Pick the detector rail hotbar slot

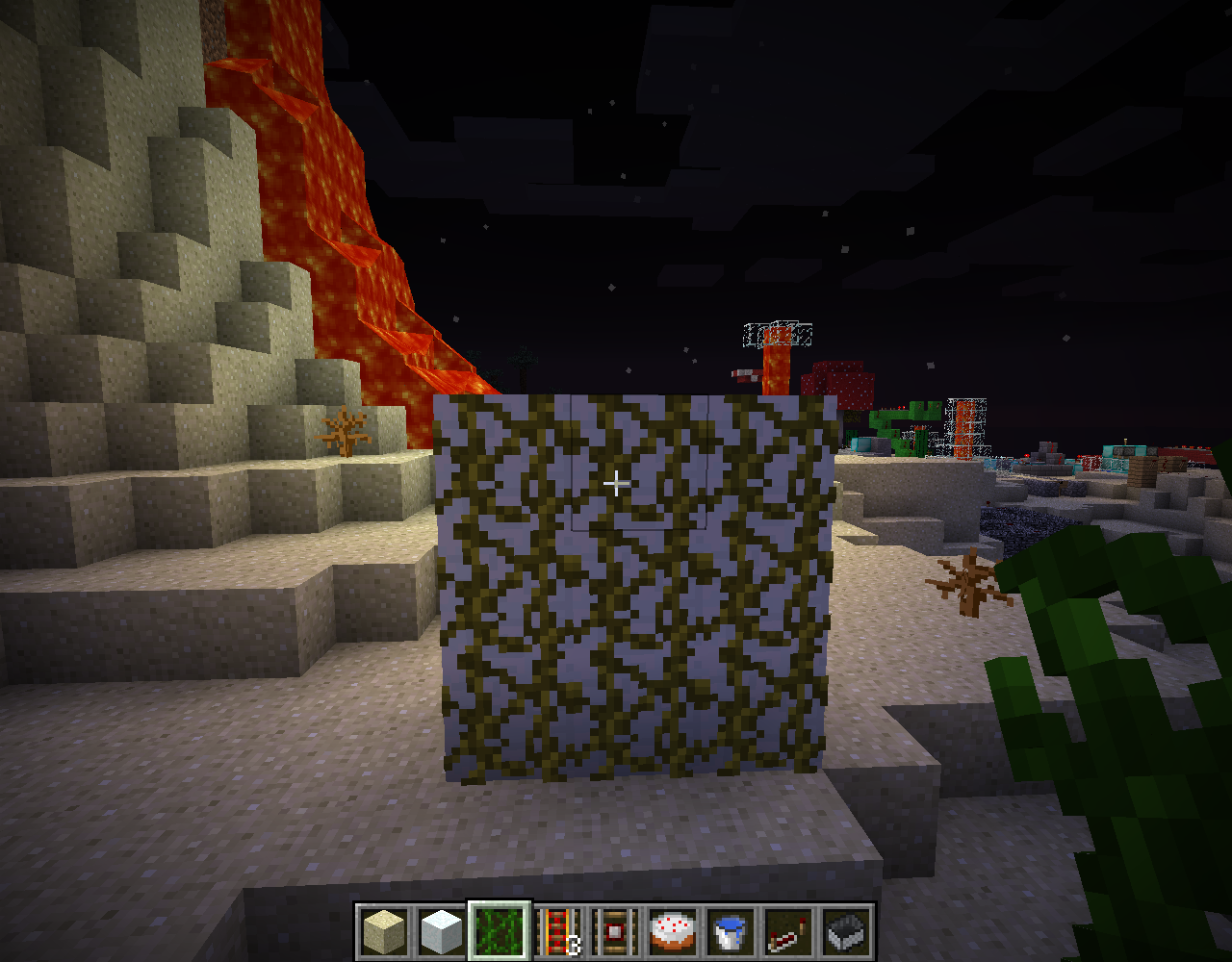616,931
